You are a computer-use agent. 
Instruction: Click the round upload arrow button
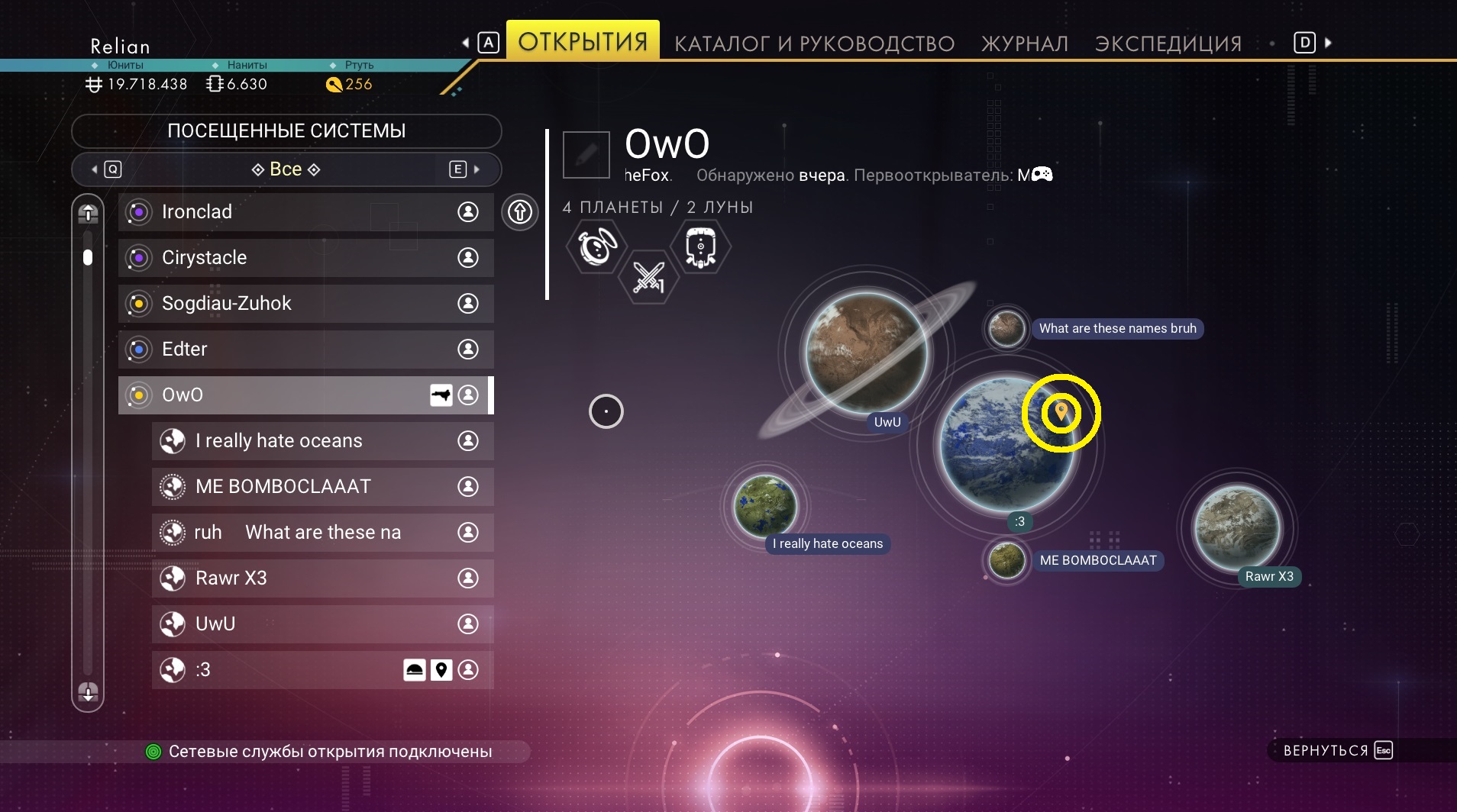(x=520, y=211)
